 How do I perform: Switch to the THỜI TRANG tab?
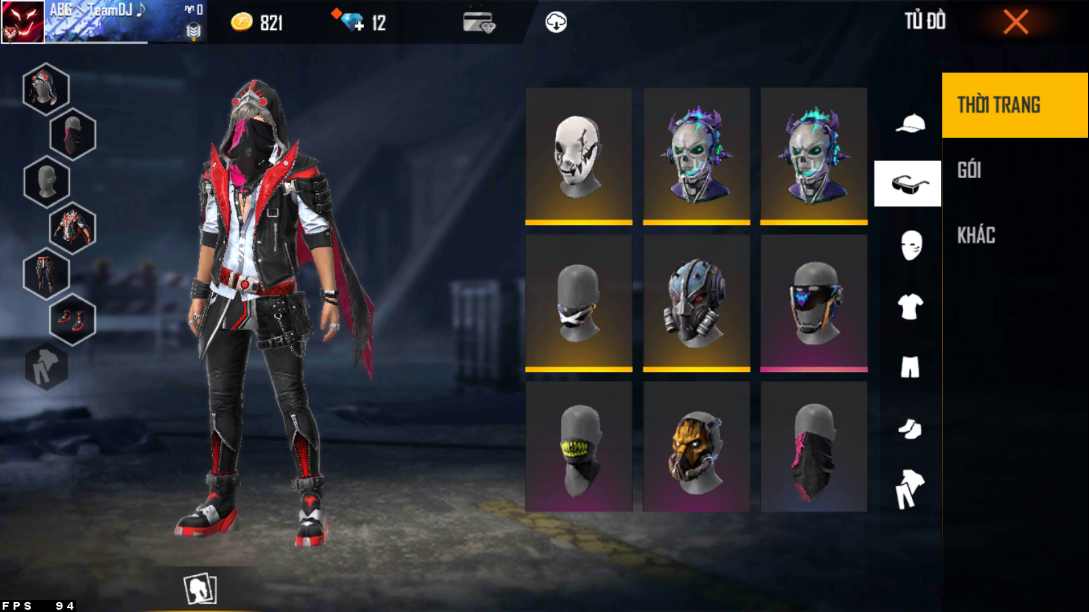click(x=1014, y=105)
